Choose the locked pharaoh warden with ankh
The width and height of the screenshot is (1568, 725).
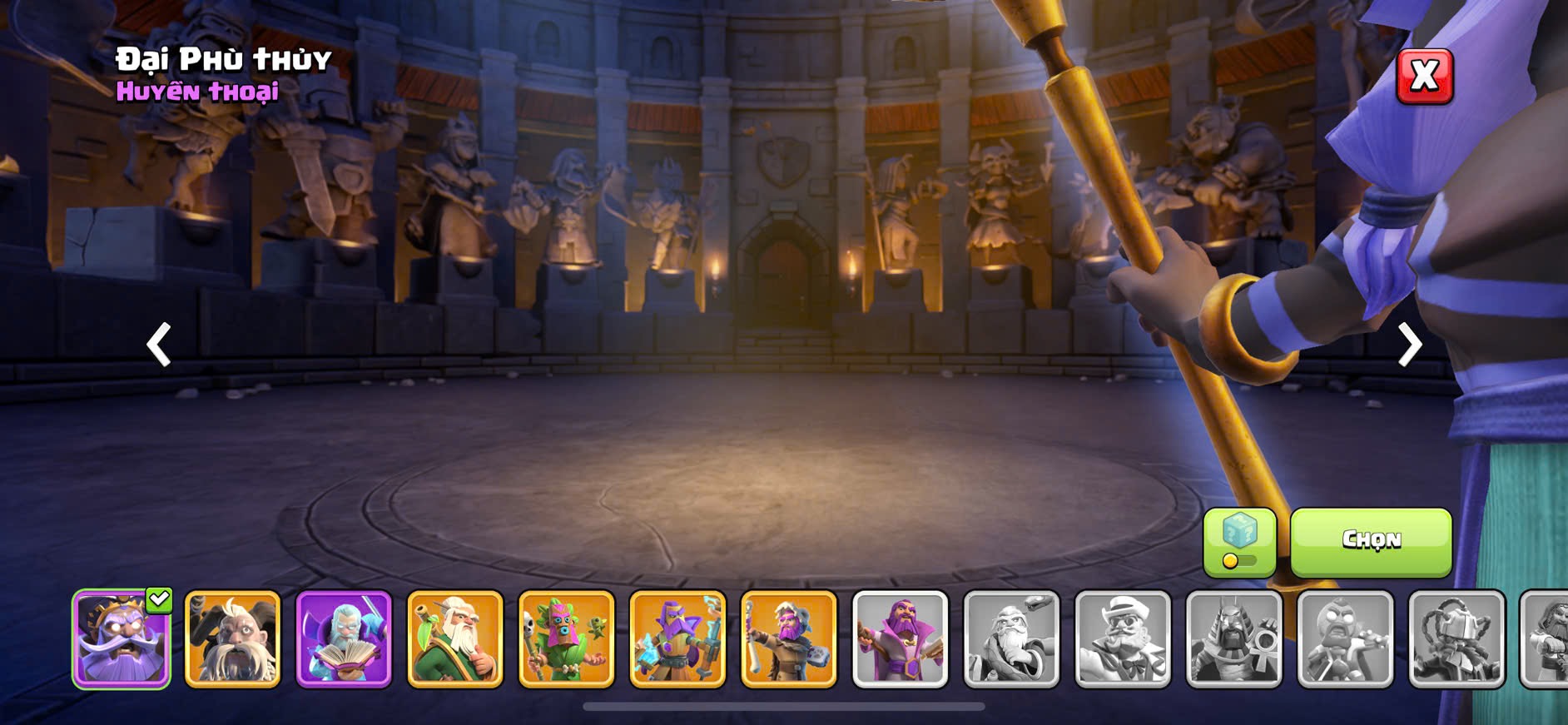pyautogui.click(x=1234, y=639)
